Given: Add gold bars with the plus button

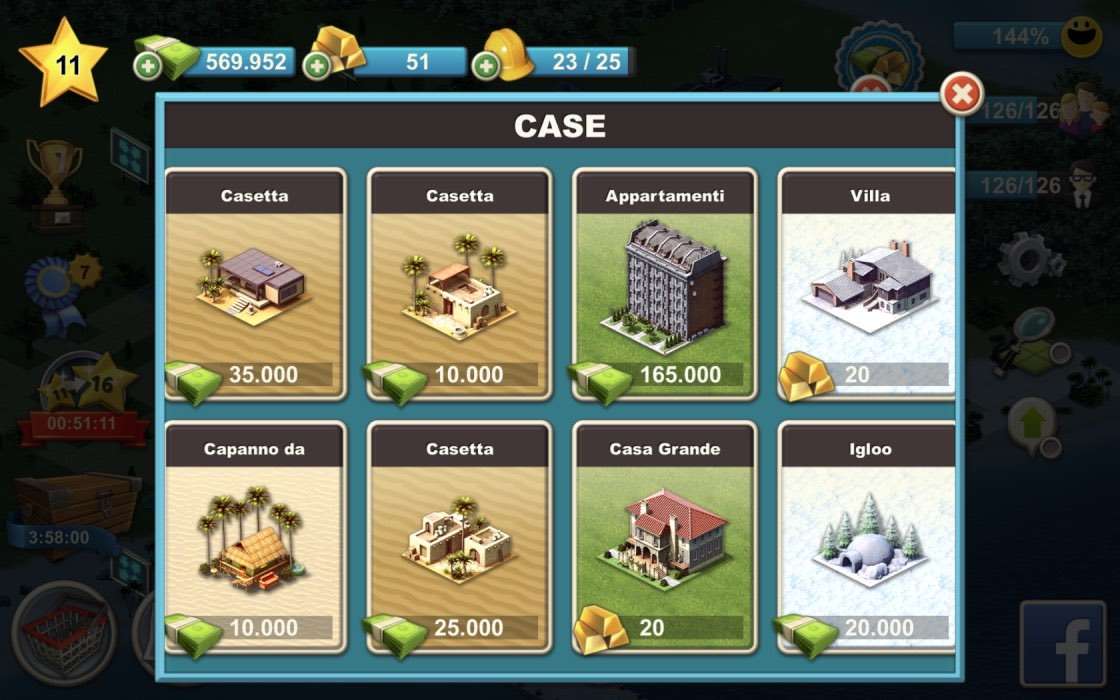Looking at the screenshot, I should 317,67.
